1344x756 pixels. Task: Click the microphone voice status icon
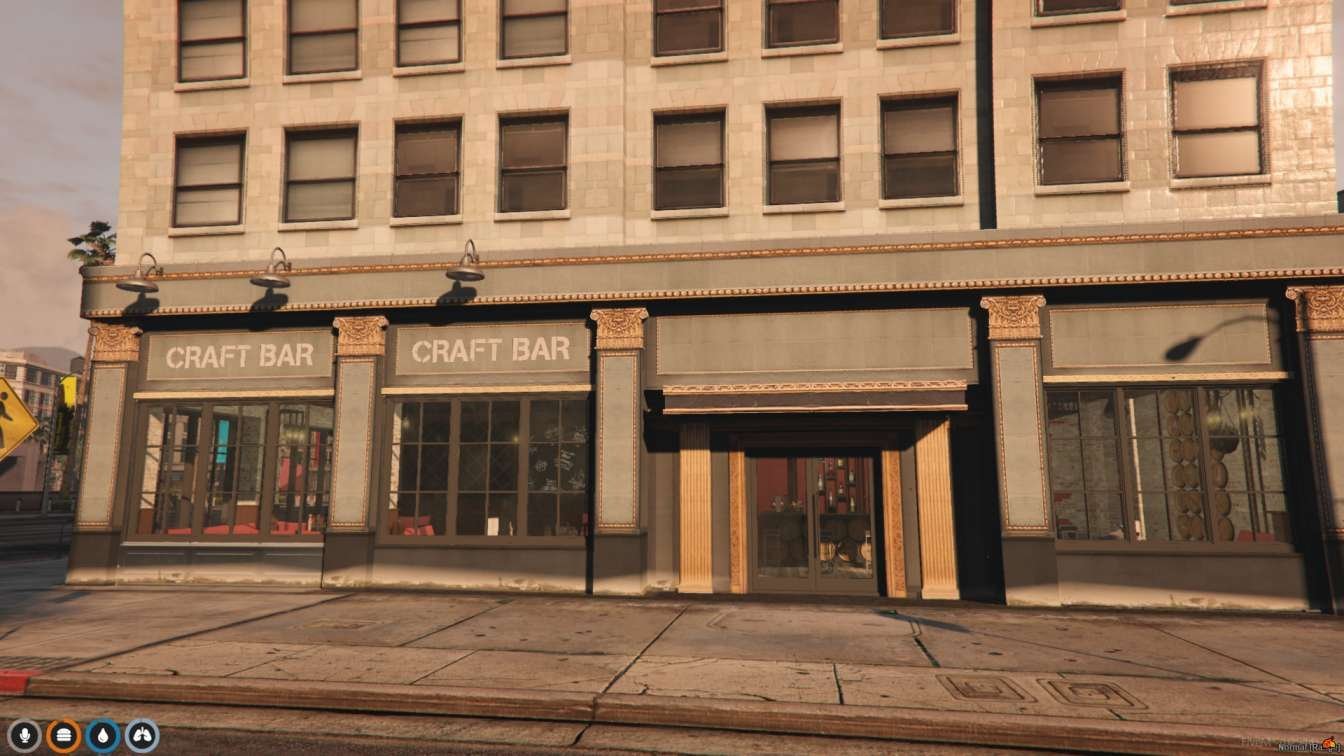(x=25, y=736)
